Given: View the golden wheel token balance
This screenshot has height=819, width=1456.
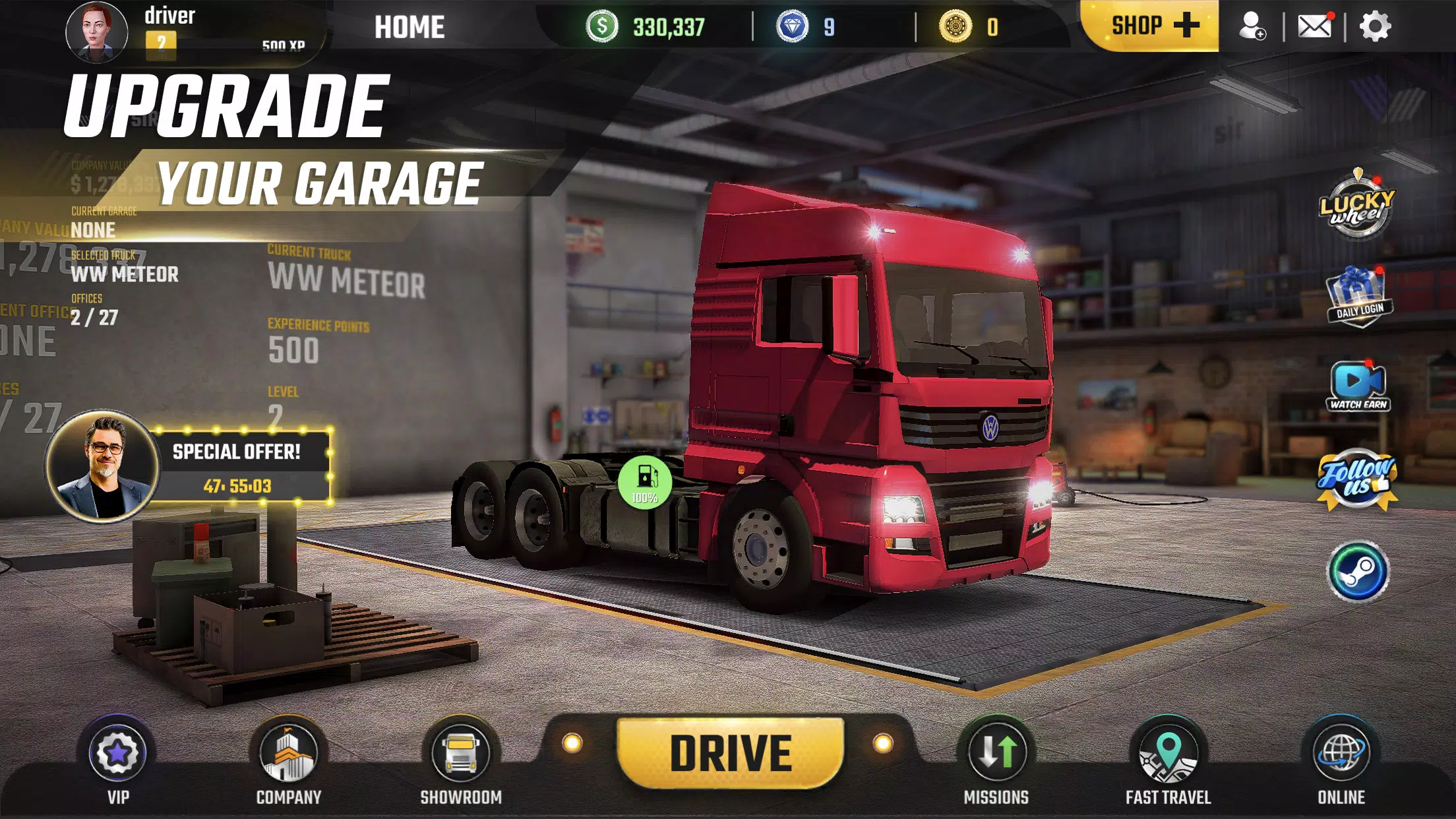Looking at the screenshot, I should [969, 27].
